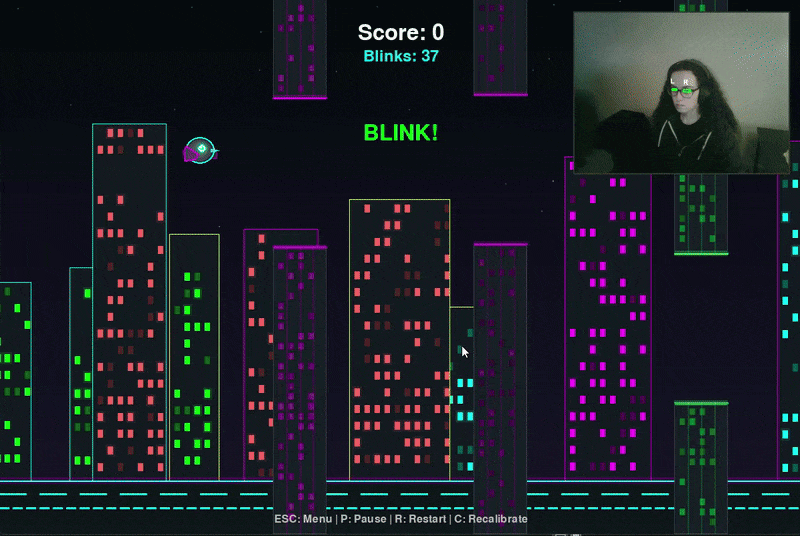
Task: Click the webcam preview feed
Action: [680, 93]
